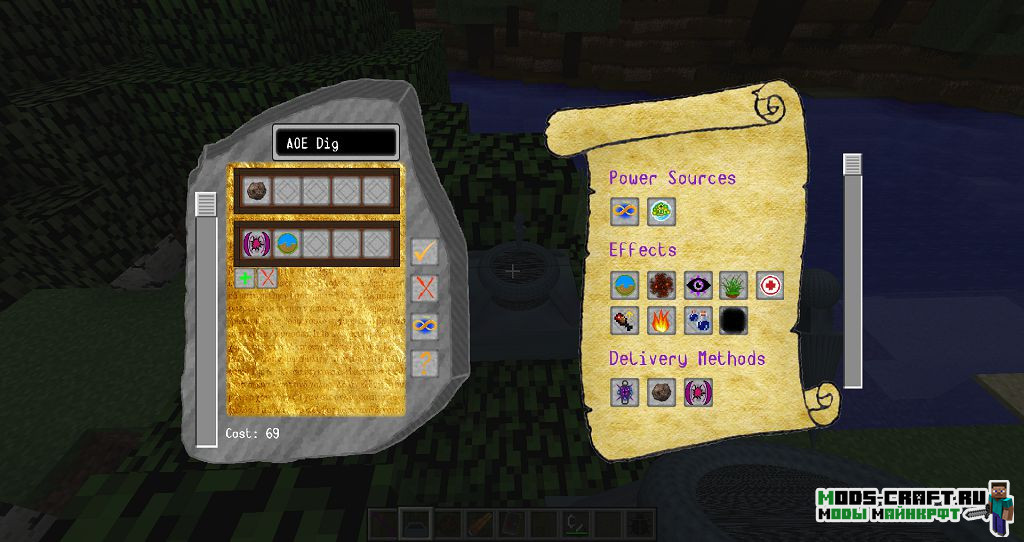Select the grass plant effect

(x=733, y=285)
